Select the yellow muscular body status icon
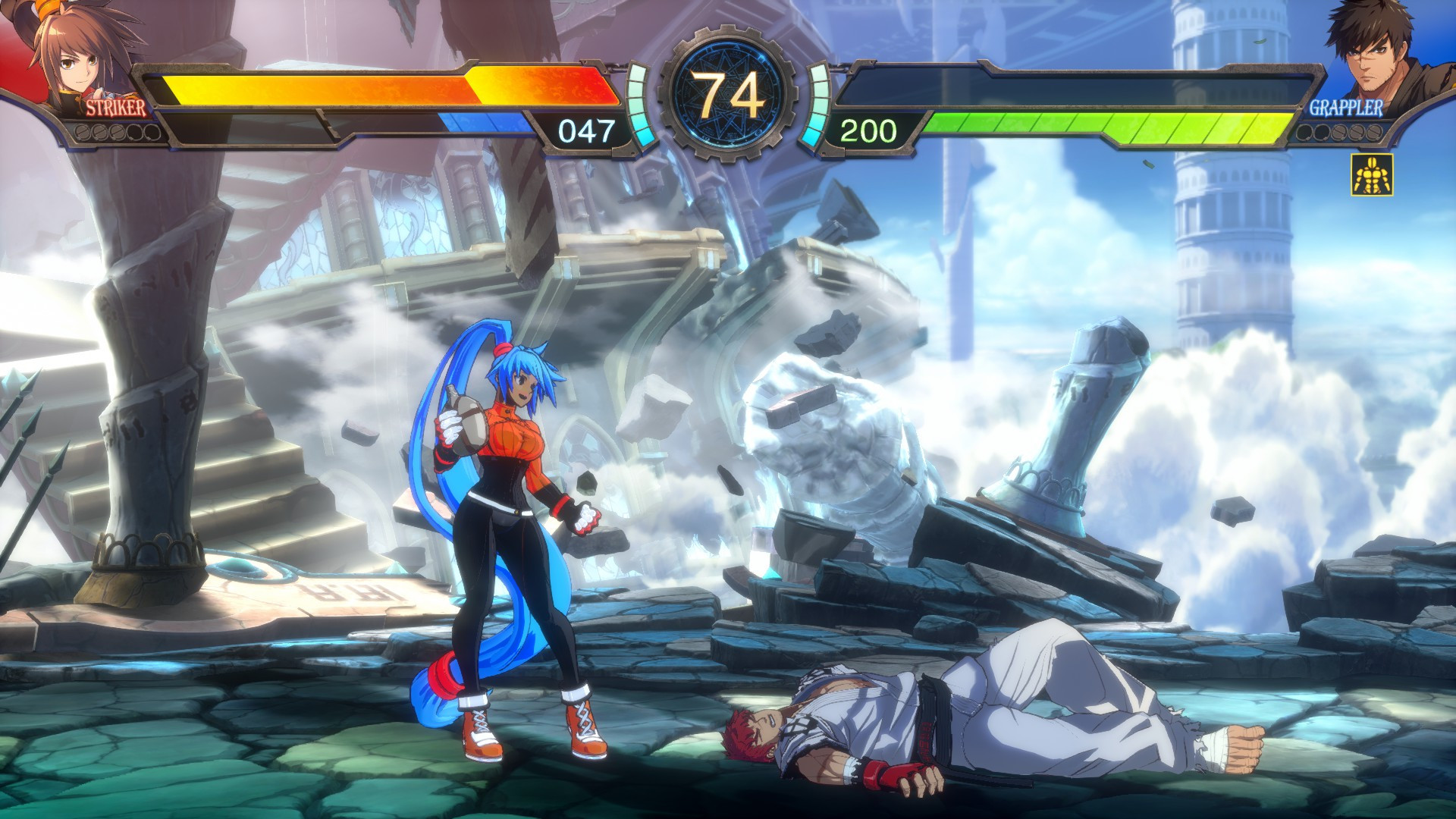Image resolution: width=1456 pixels, height=819 pixels. point(1371,175)
